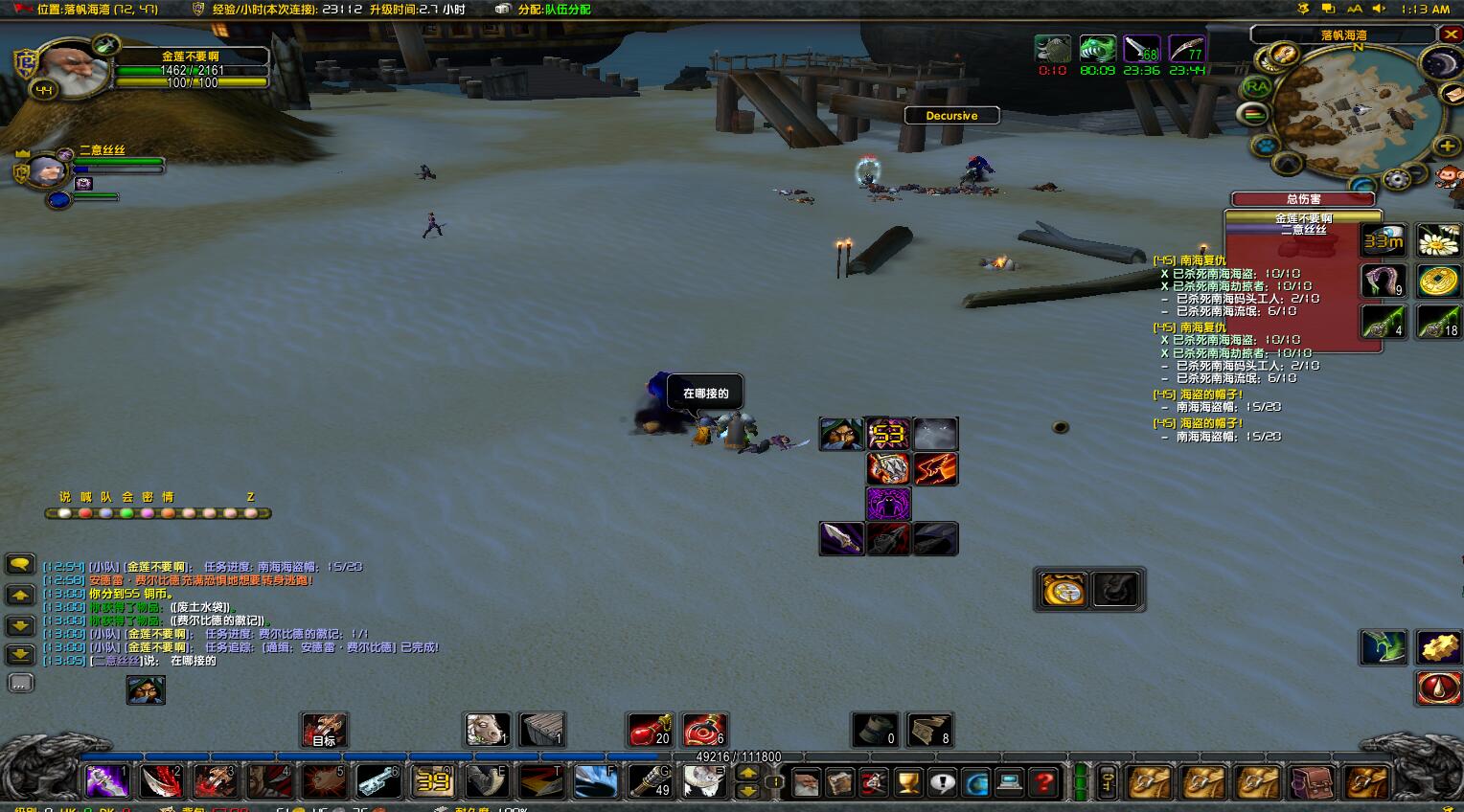
Task: Choose the red yell channel orb
Action: (85, 513)
